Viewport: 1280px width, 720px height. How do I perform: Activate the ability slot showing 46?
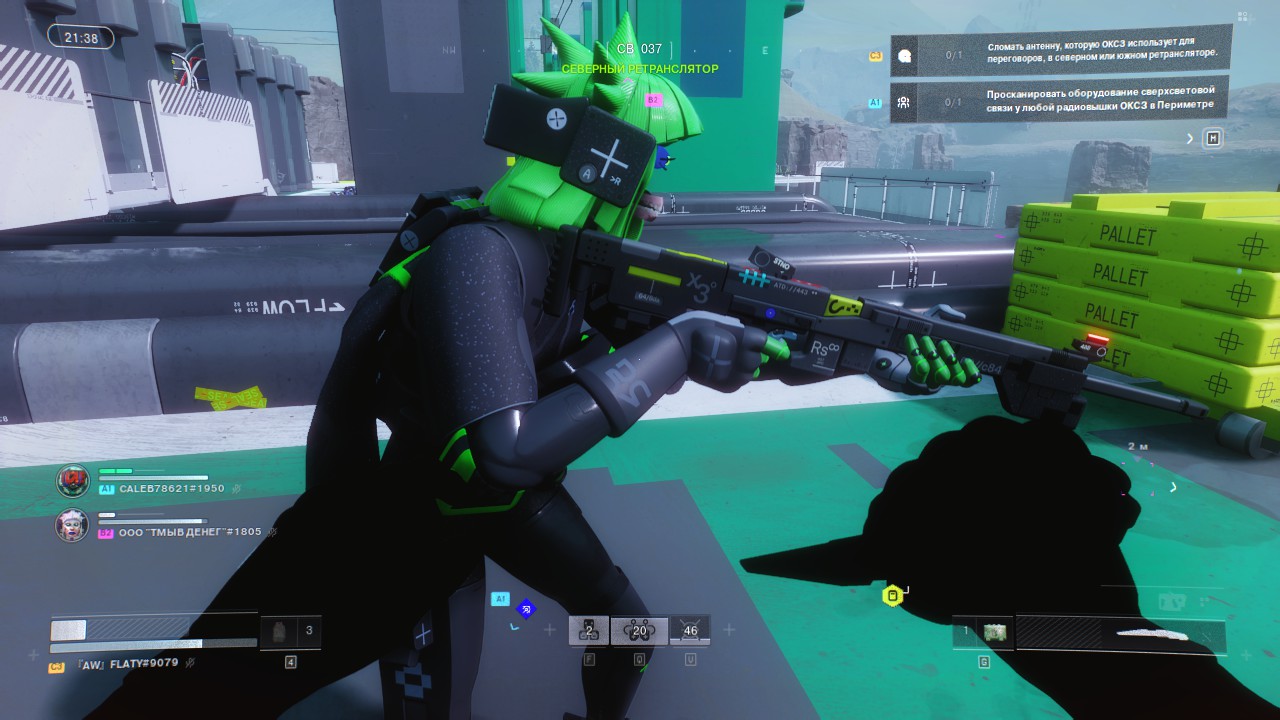point(690,630)
